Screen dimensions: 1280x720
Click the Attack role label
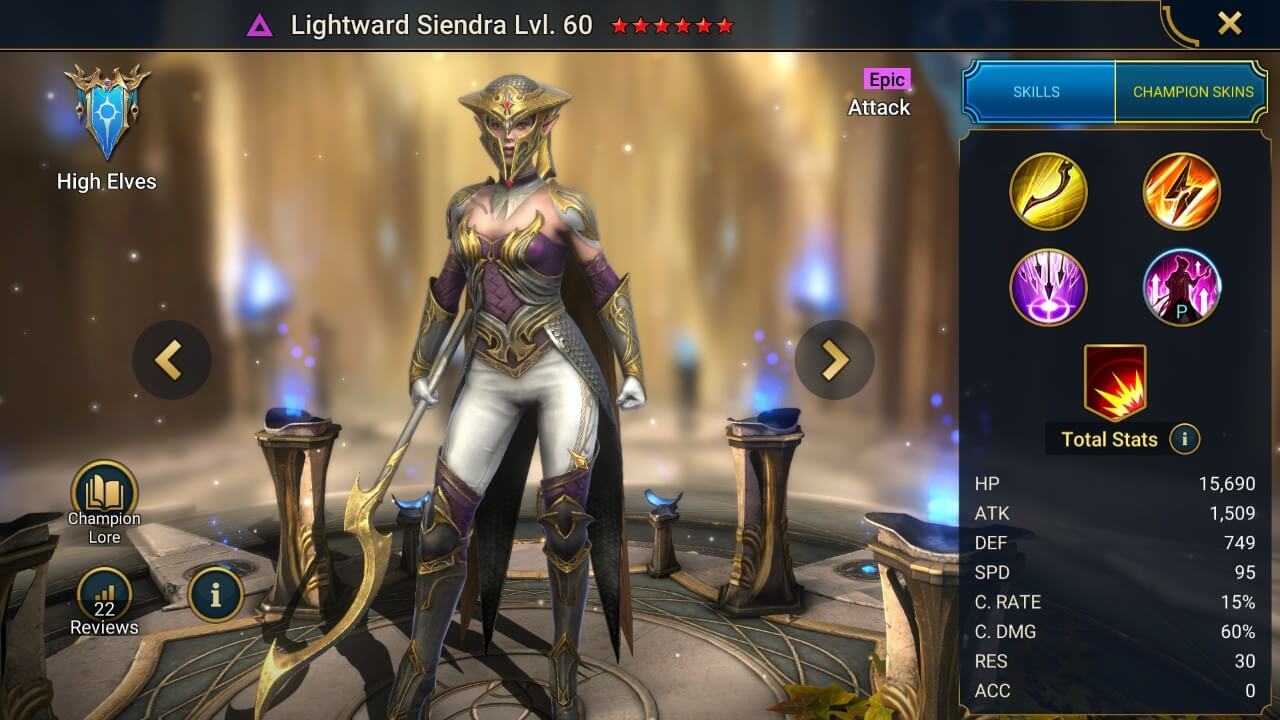point(880,108)
